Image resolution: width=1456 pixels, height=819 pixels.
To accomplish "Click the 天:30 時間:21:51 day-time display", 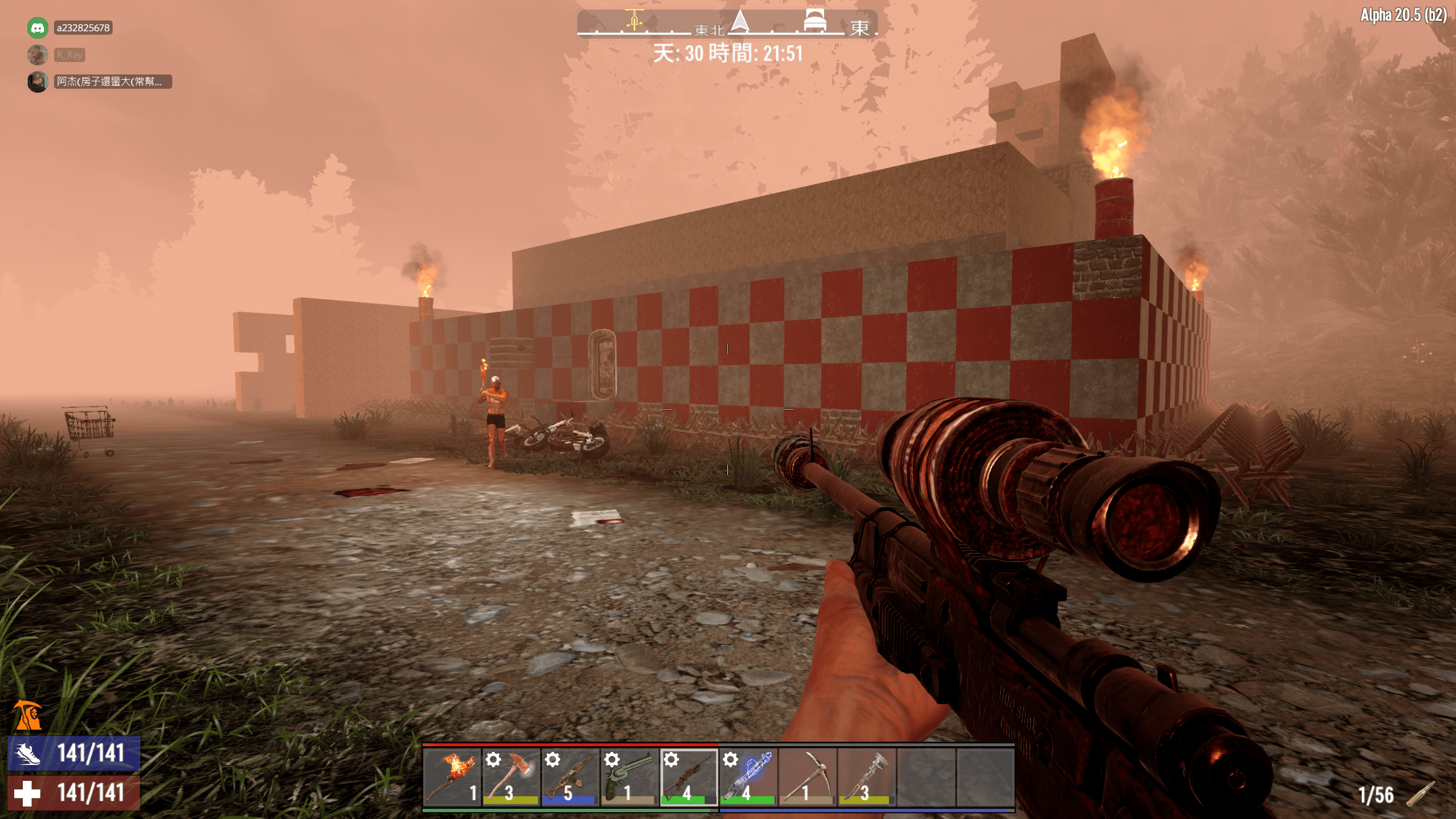I will 728,55.
